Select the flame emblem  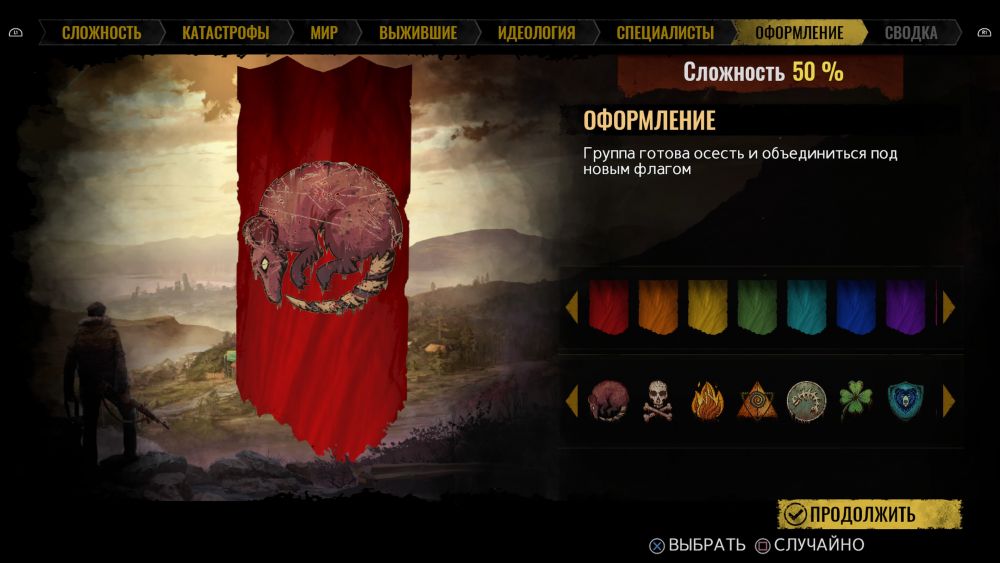[707, 400]
